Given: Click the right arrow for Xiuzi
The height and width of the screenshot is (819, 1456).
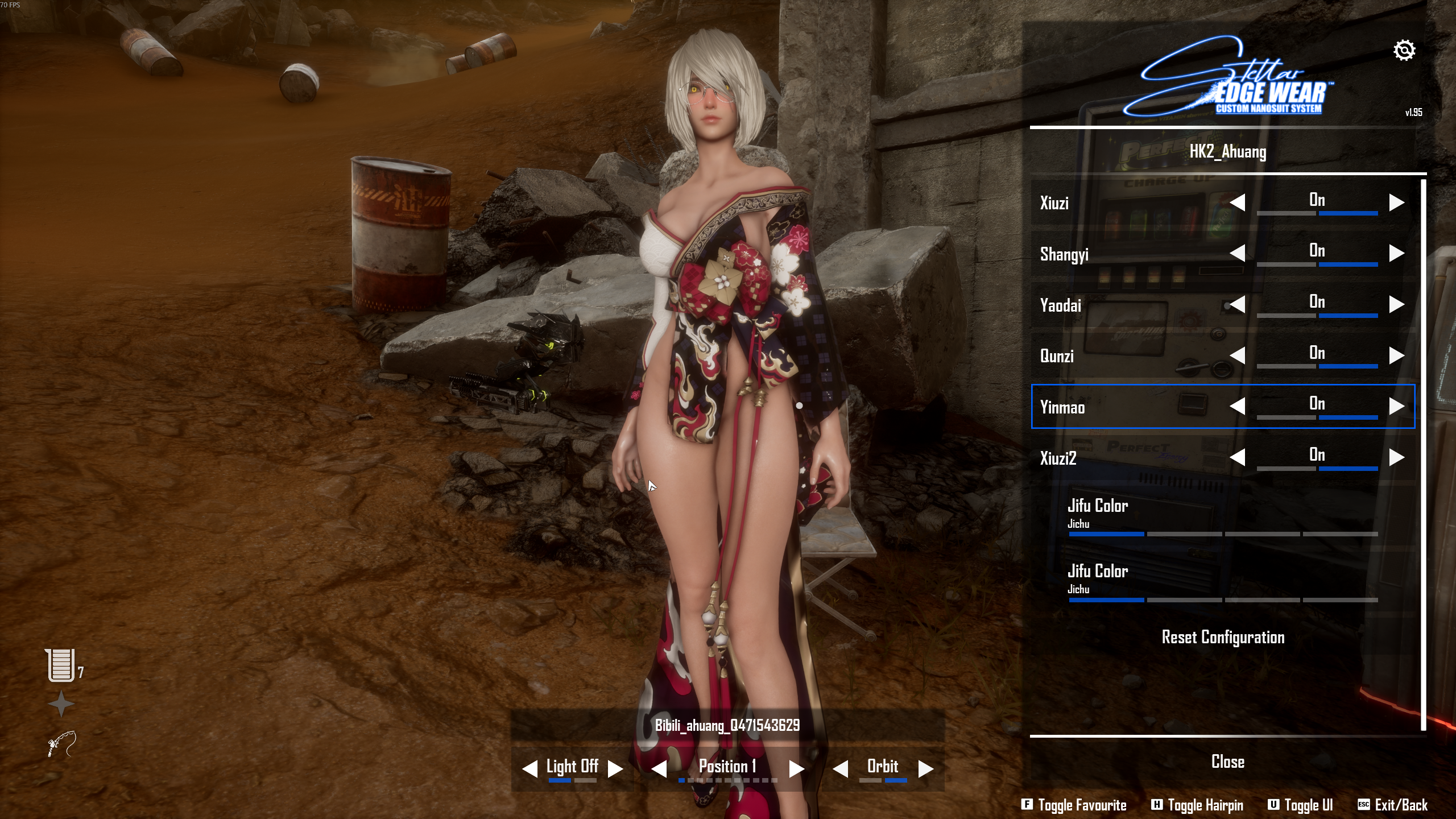Looking at the screenshot, I should (x=1396, y=202).
